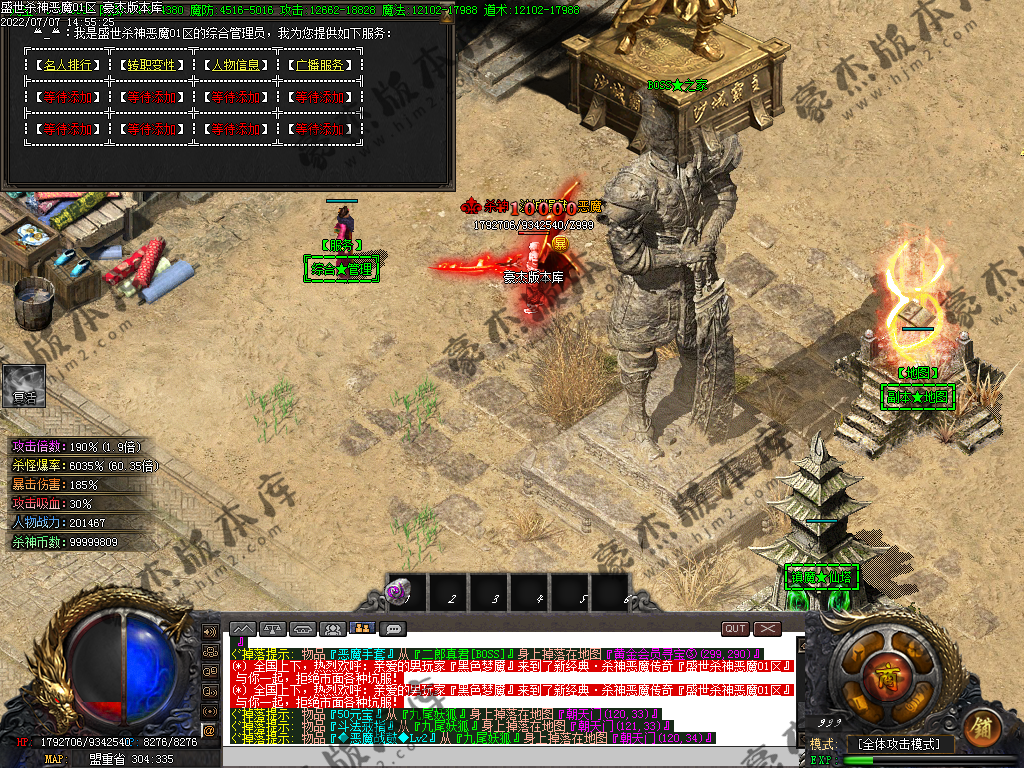Screen dimensions: 1024x768
Task: Select the highlighted two-person group tab
Action: pos(363,629)
